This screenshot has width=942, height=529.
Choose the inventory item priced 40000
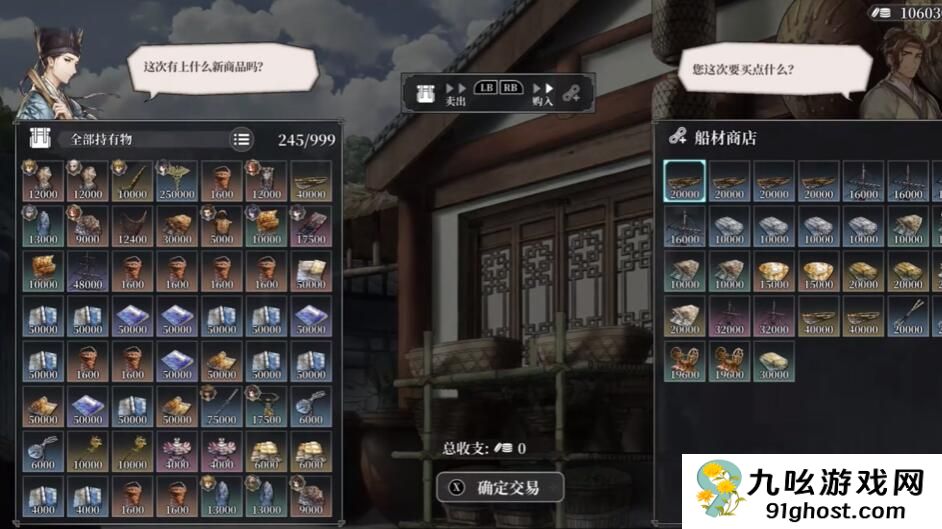tap(311, 181)
